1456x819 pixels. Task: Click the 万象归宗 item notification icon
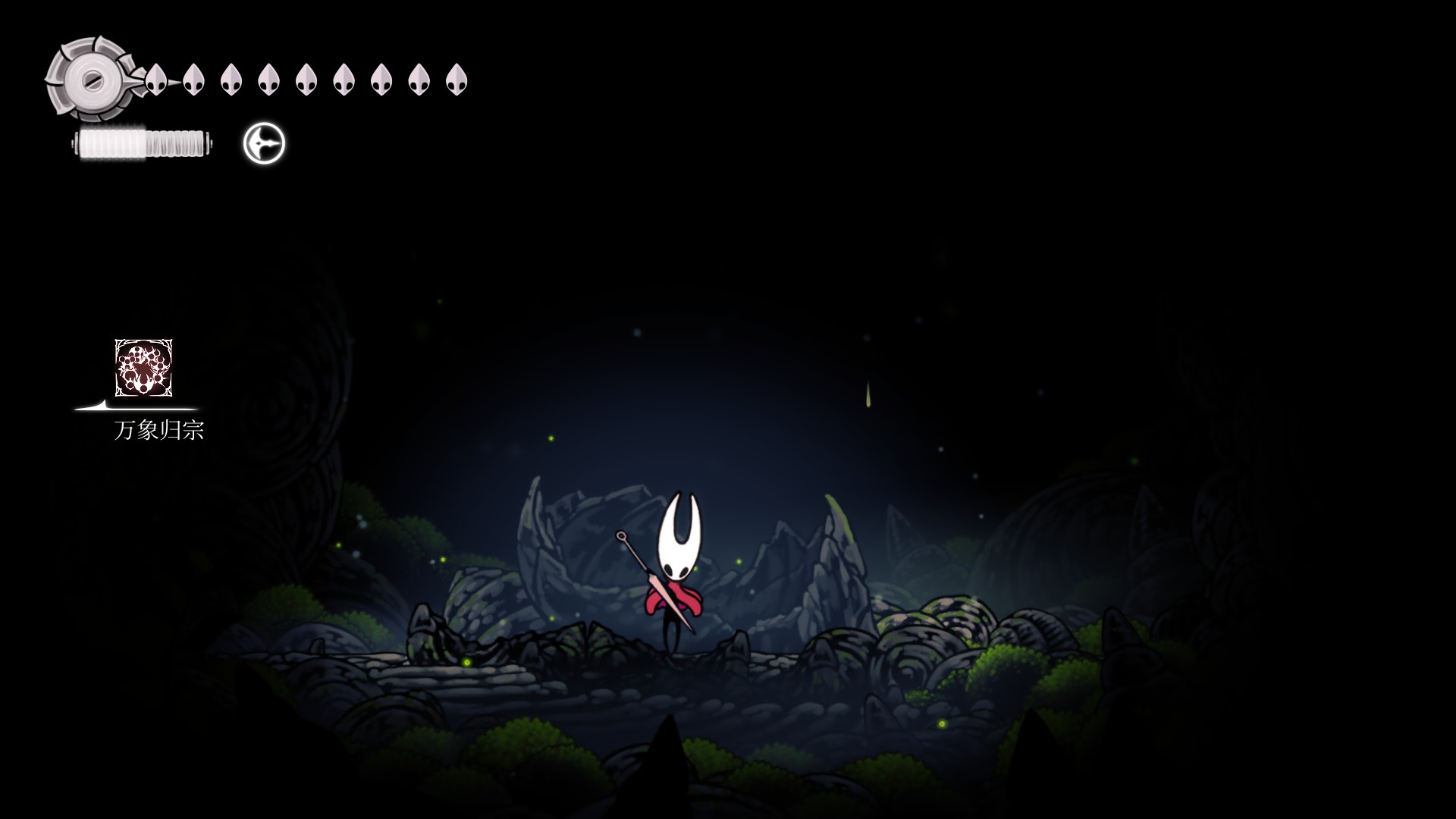tap(143, 368)
